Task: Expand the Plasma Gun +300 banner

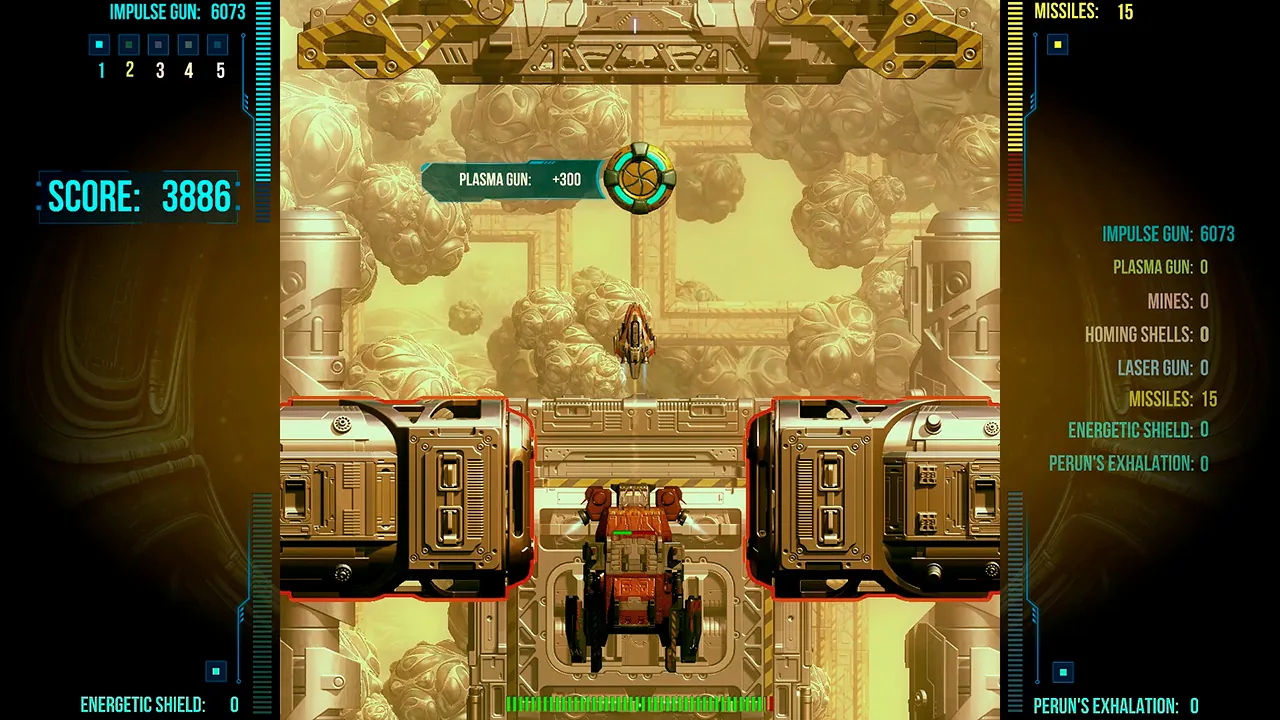Action: (x=513, y=177)
